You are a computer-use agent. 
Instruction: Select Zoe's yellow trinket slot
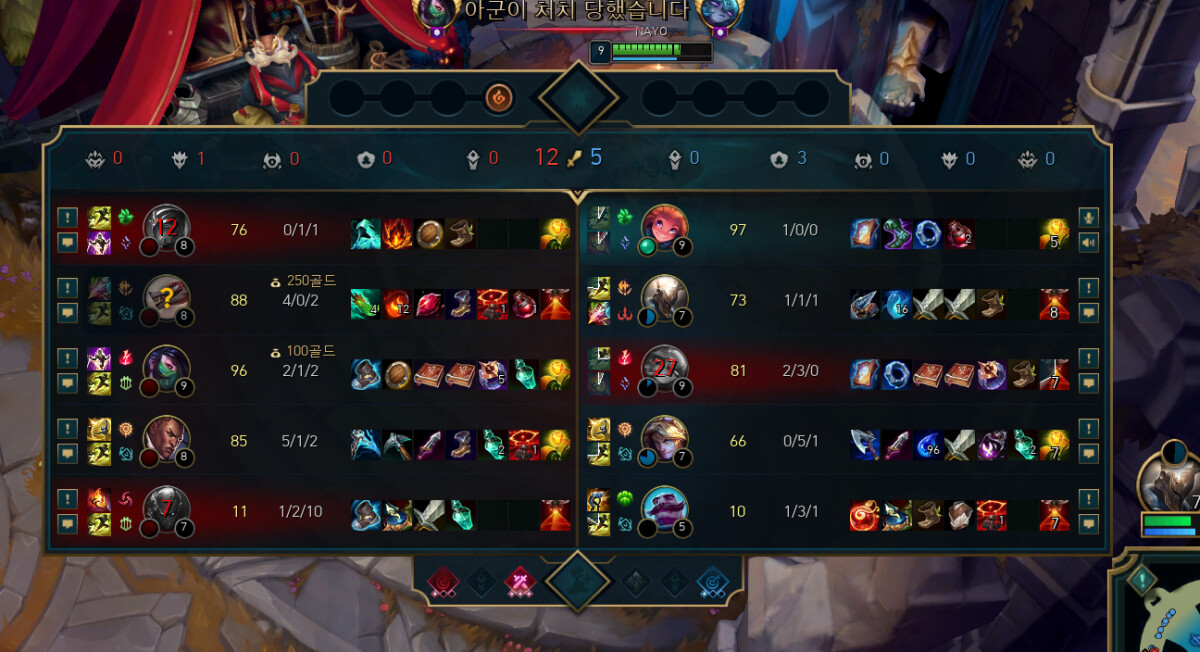click(x=1055, y=233)
